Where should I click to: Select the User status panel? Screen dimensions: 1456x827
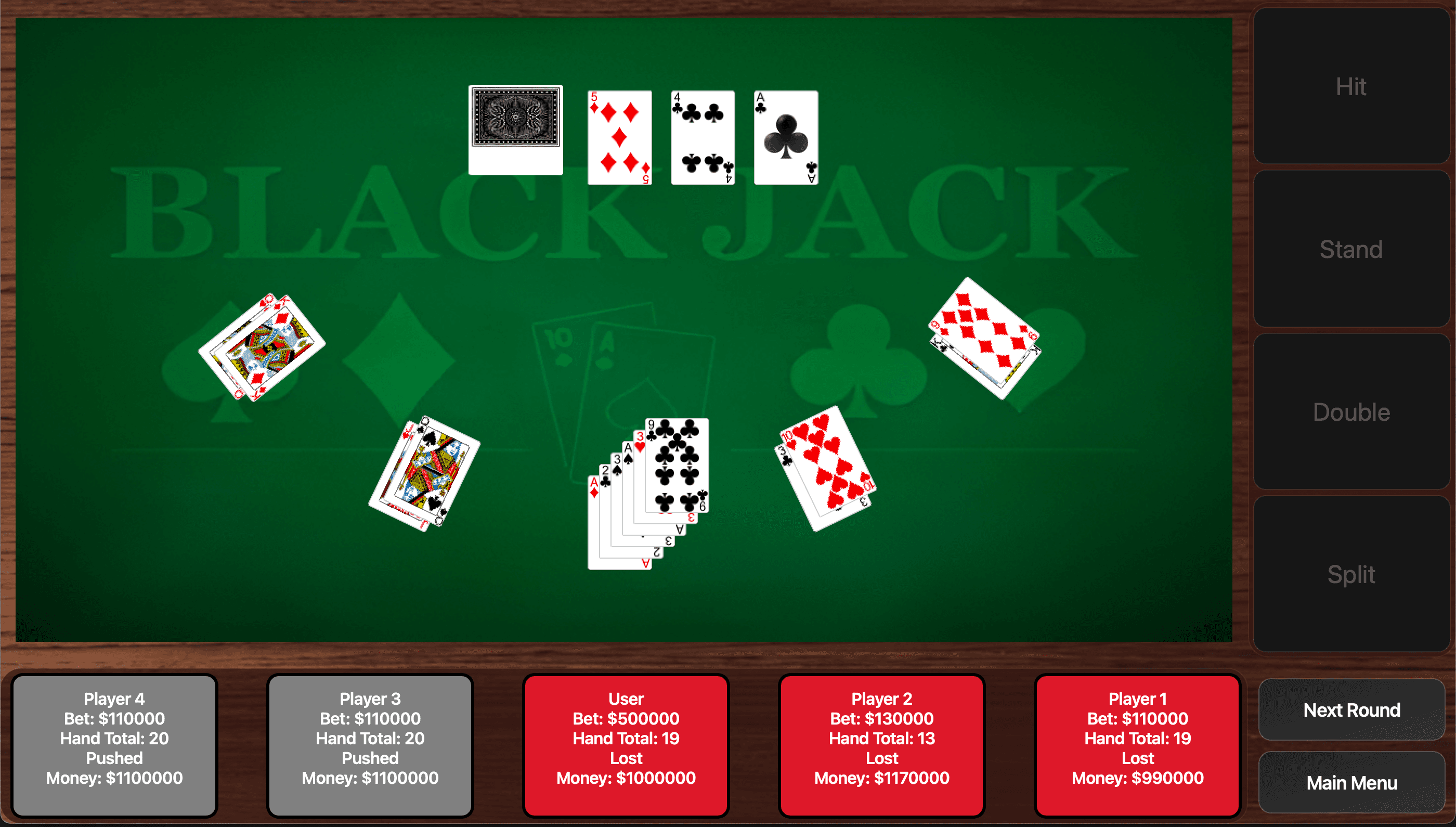click(x=626, y=745)
